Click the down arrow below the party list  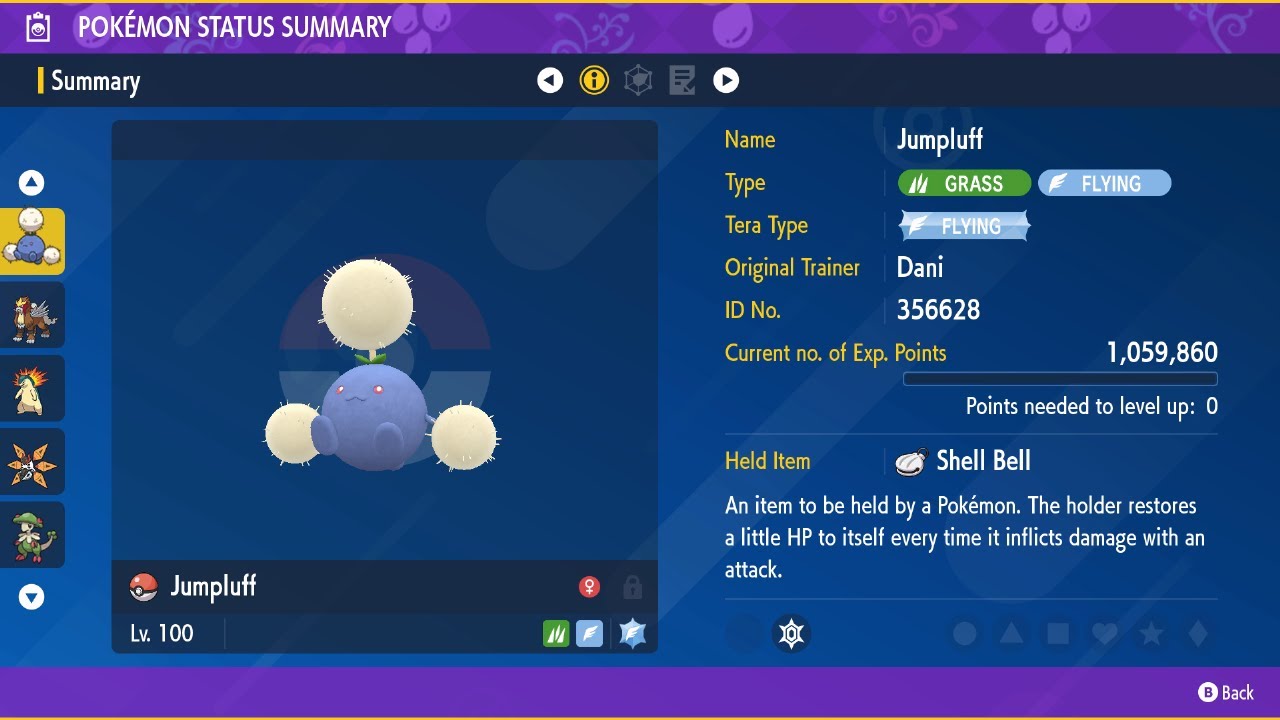pos(32,596)
